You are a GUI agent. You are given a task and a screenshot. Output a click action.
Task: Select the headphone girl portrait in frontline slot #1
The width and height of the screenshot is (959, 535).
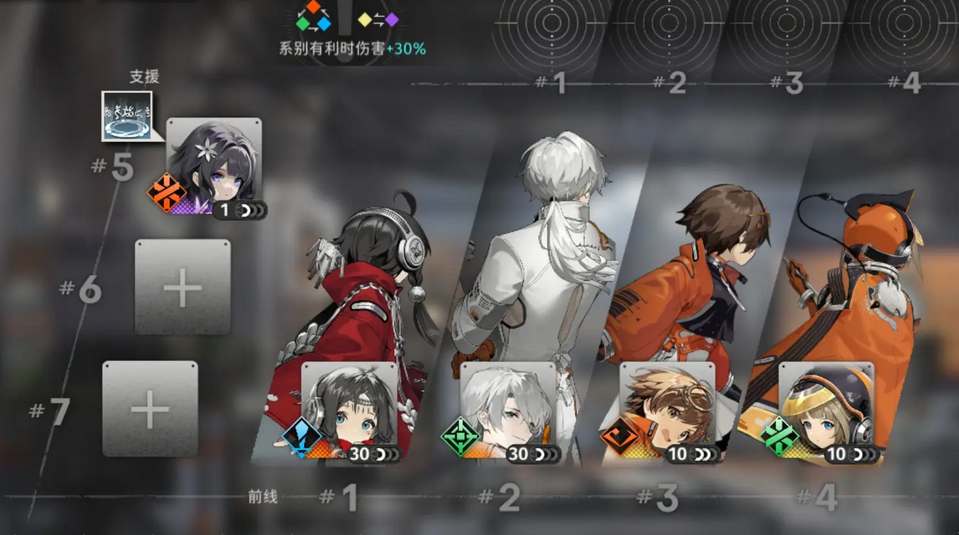348,412
